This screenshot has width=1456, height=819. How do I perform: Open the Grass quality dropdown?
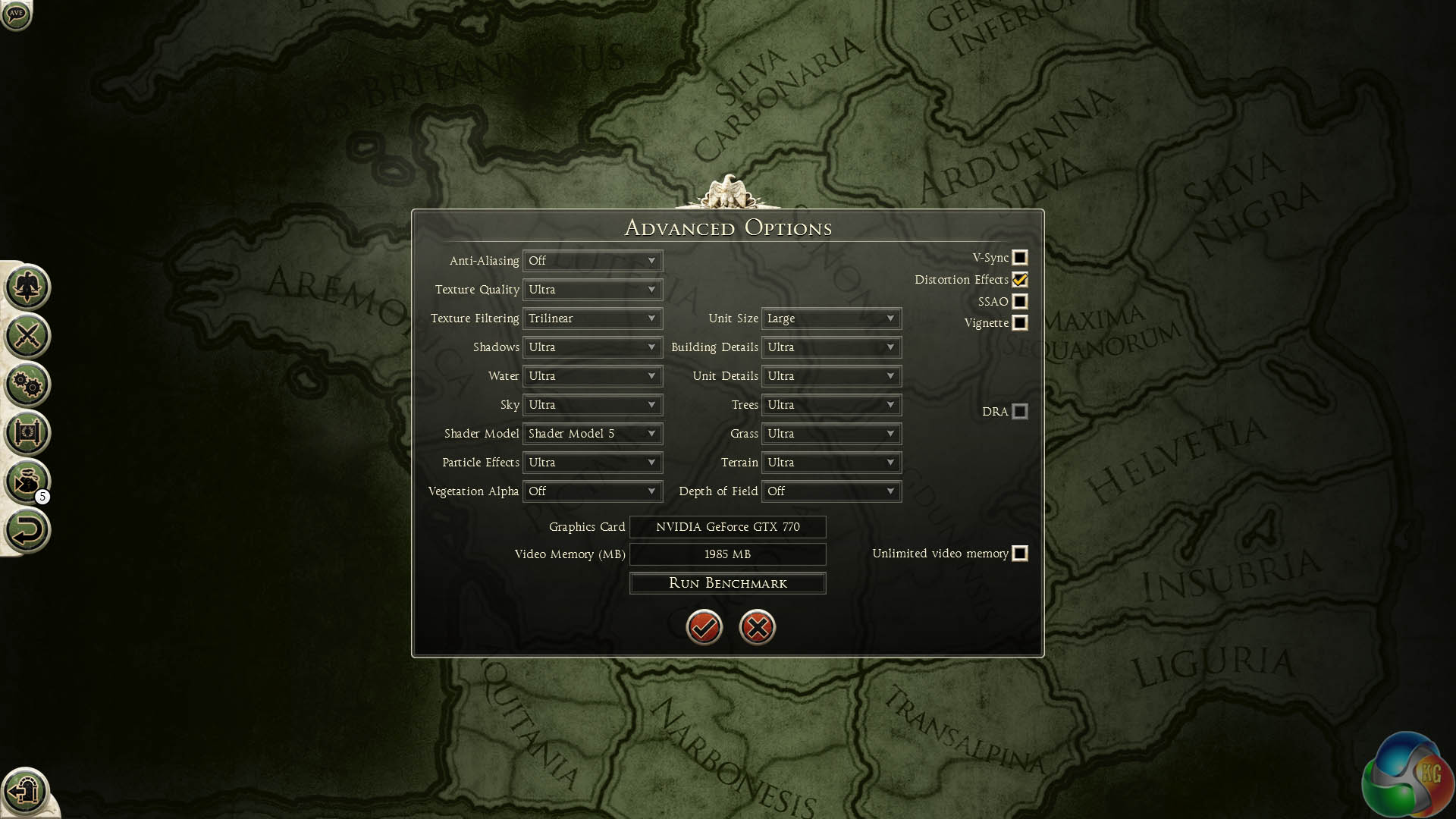831,434
